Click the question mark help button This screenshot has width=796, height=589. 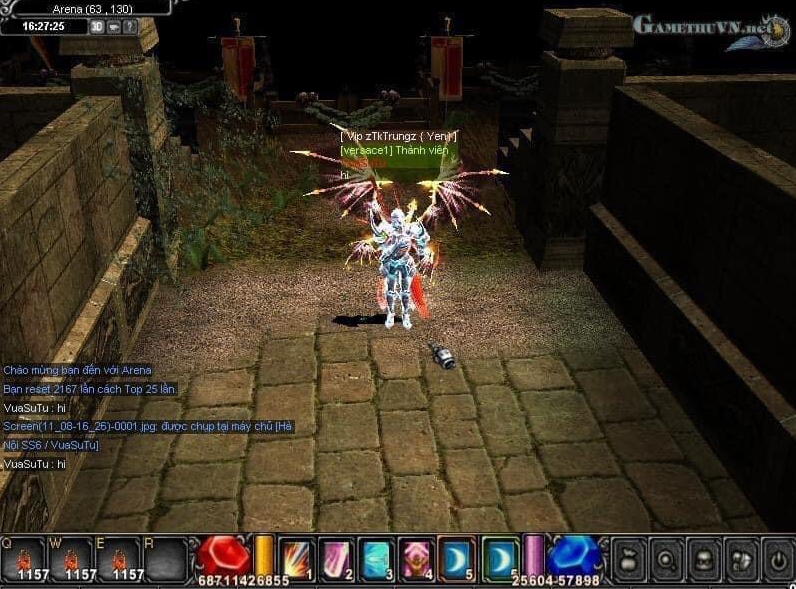coord(129,27)
